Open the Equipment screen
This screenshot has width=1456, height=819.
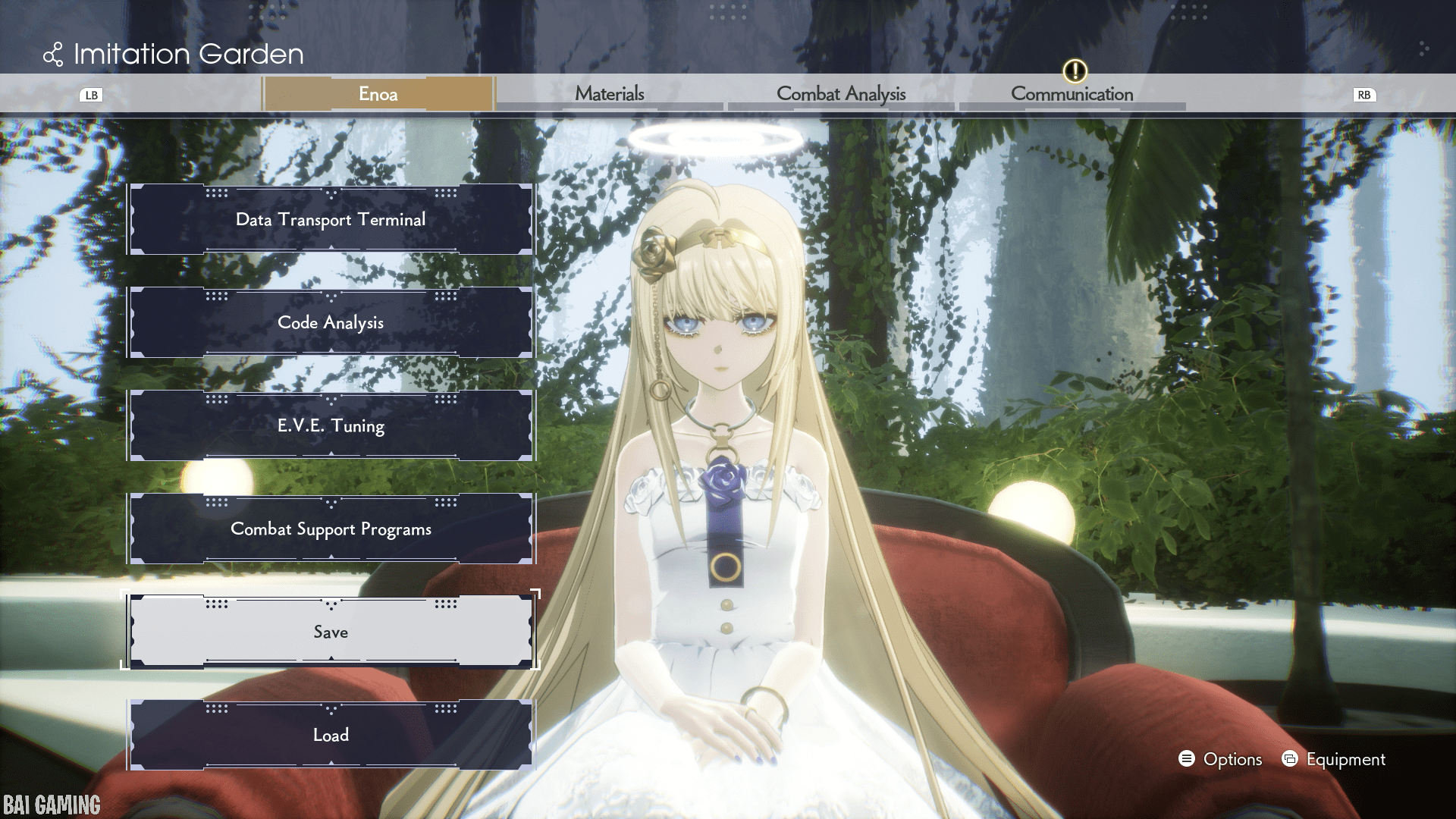point(1334,759)
